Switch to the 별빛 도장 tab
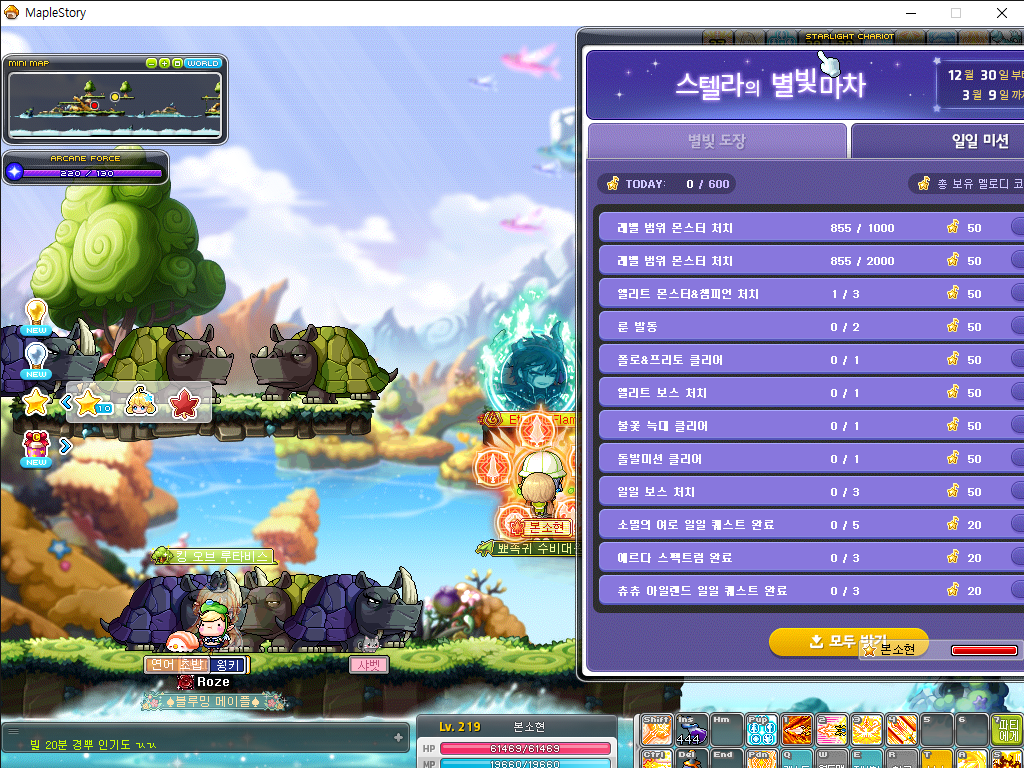Viewport: 1024px width, 768px height. (716, 141)
